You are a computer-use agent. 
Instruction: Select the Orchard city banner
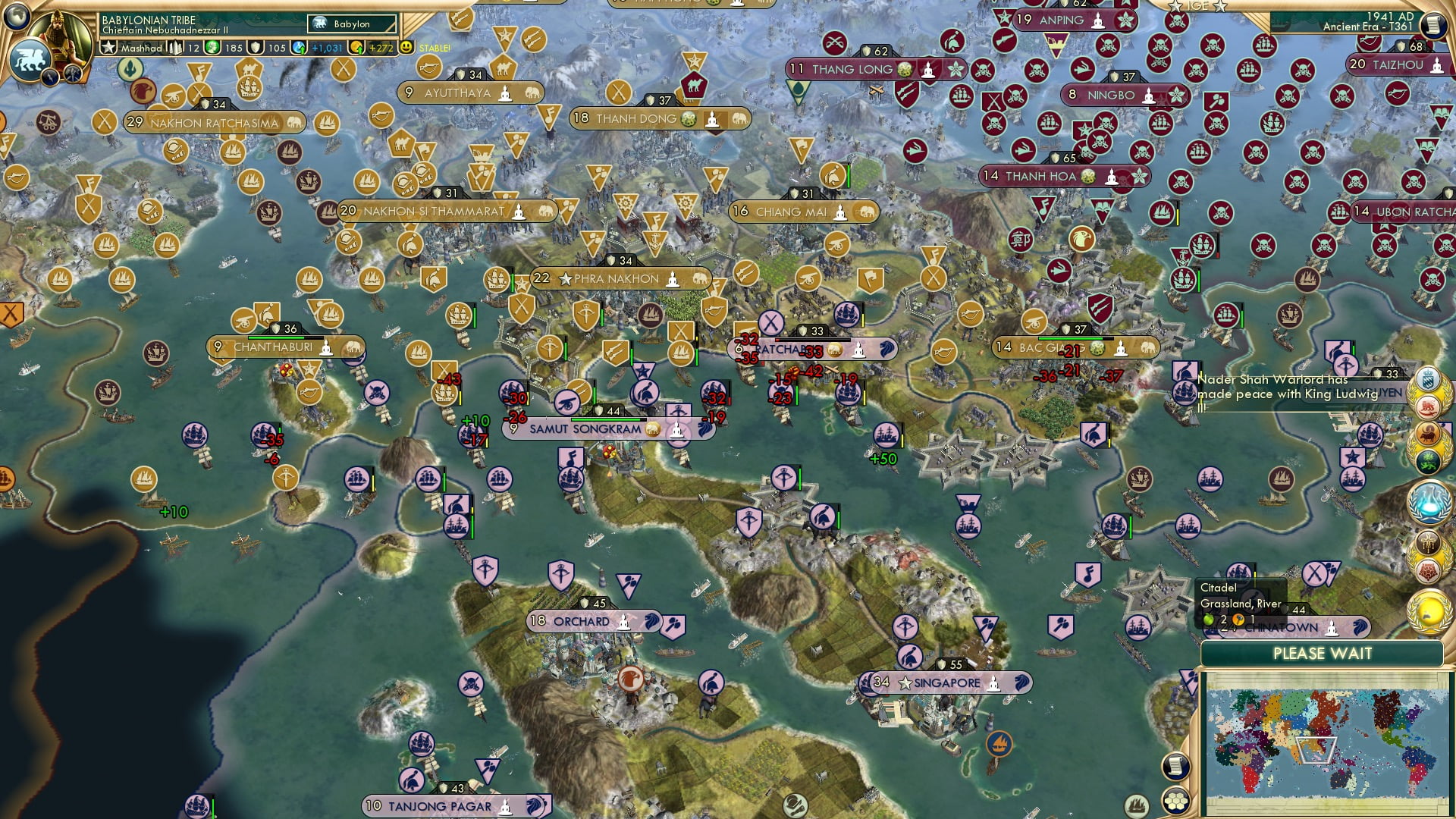click(591, 622)
